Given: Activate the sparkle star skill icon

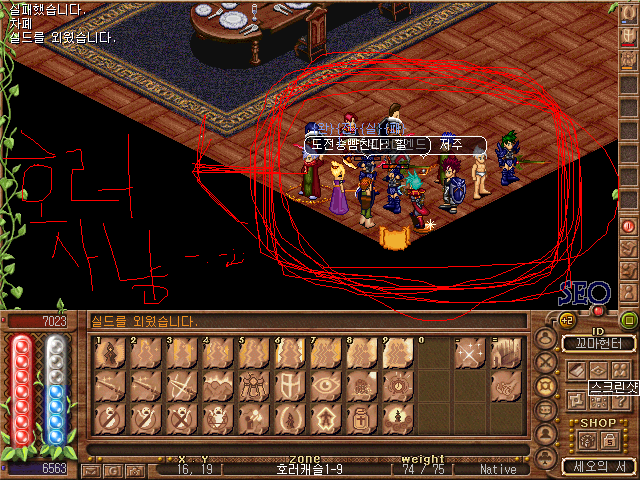Looking at the screenshot, I should (x=468, y=355).
